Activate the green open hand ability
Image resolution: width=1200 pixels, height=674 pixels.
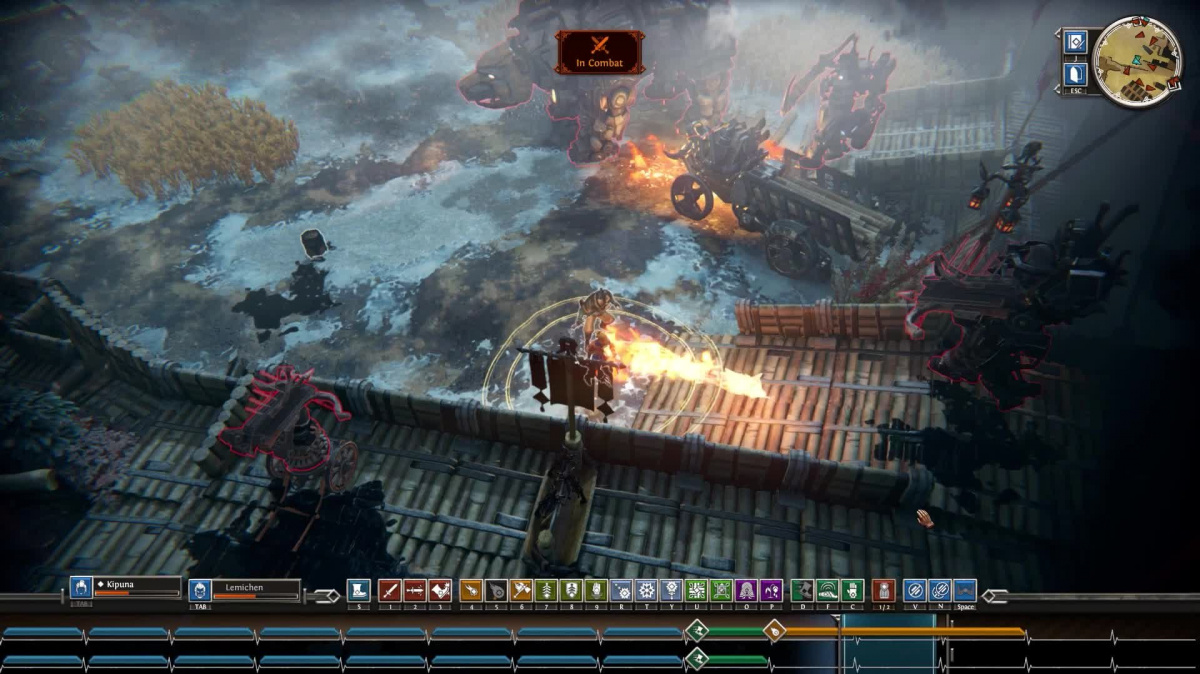pos(852,590)
